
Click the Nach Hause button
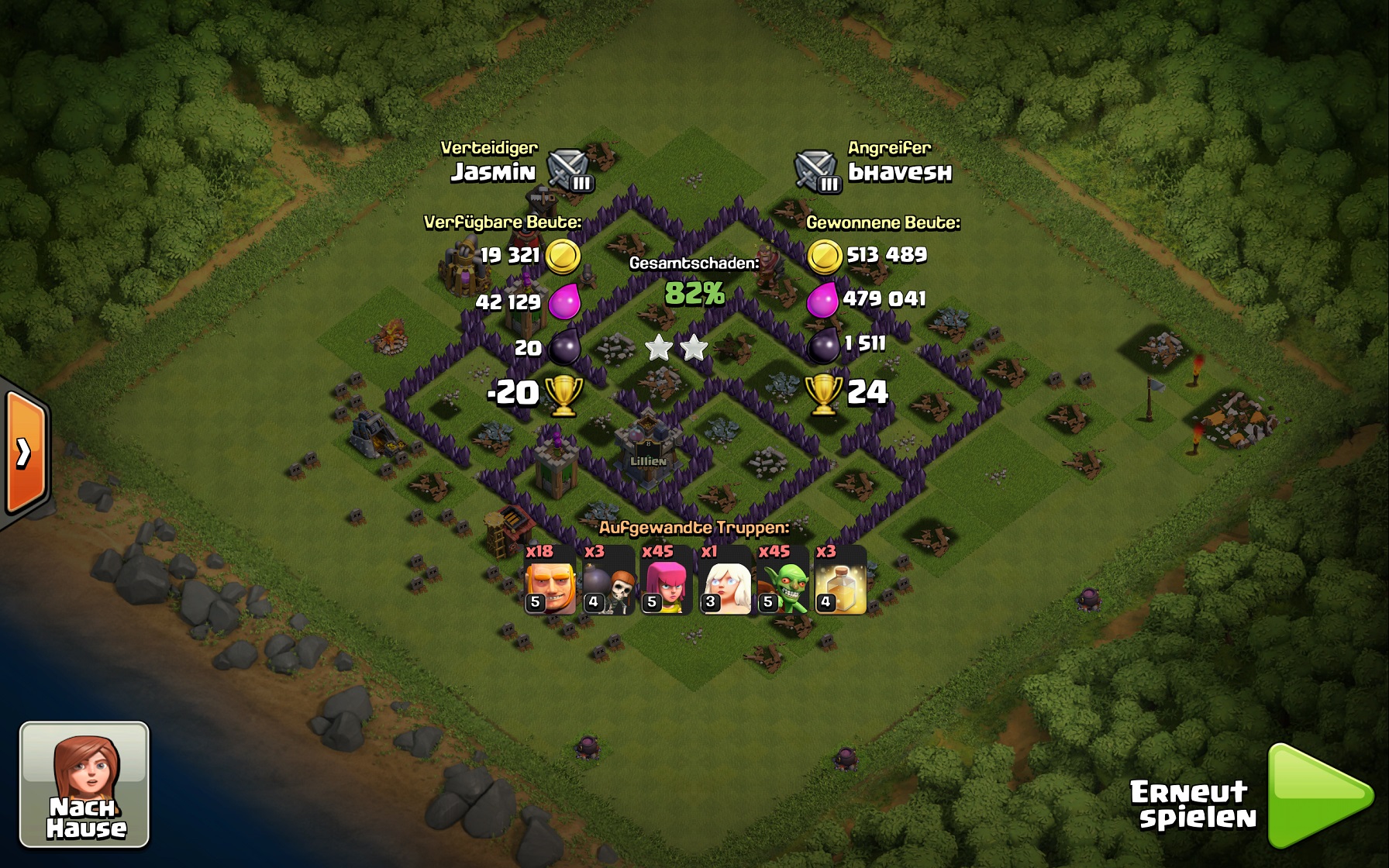pyautogui.click(x=84, y=784)
